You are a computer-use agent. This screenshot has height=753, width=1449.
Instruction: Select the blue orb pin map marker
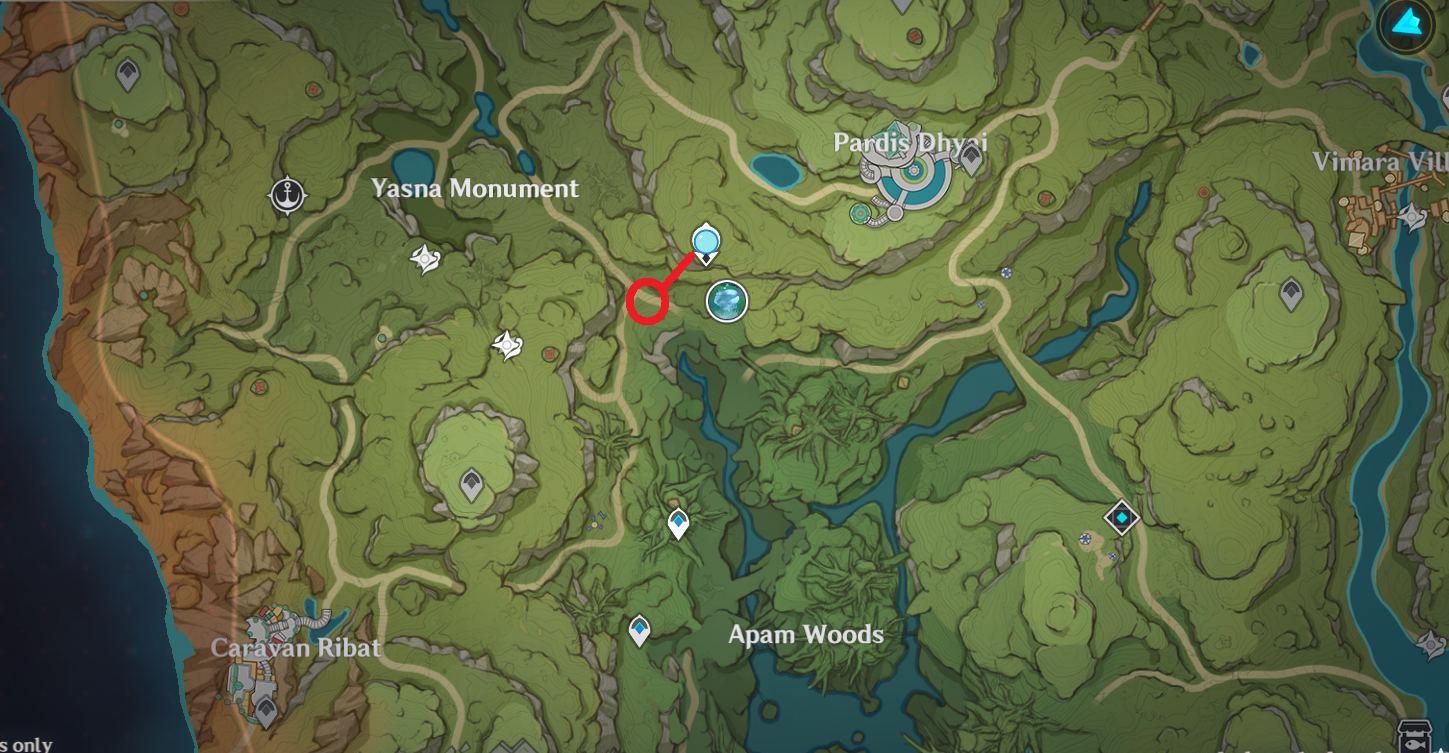706,242
